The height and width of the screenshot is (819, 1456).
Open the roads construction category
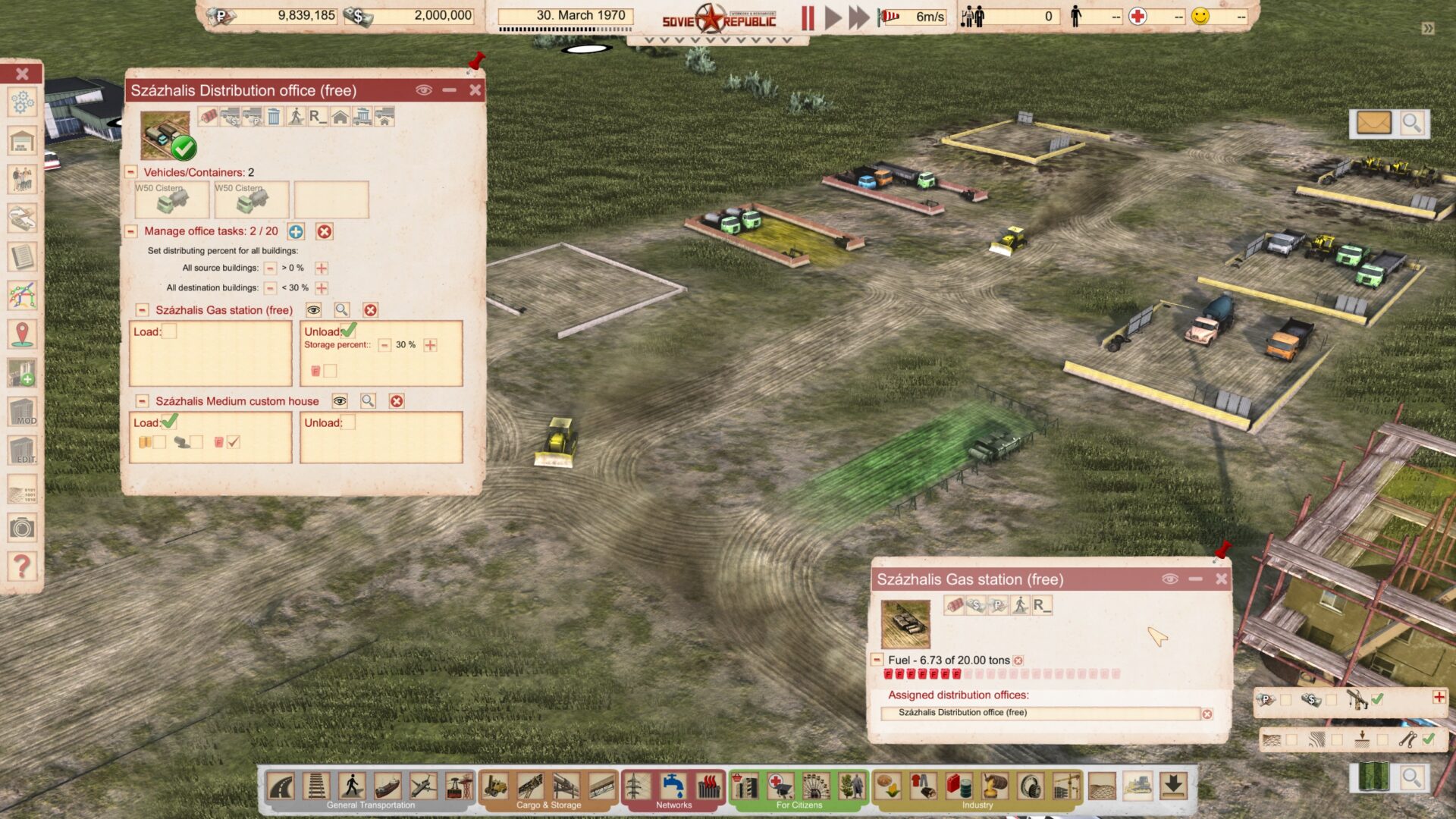pos(281,786)
